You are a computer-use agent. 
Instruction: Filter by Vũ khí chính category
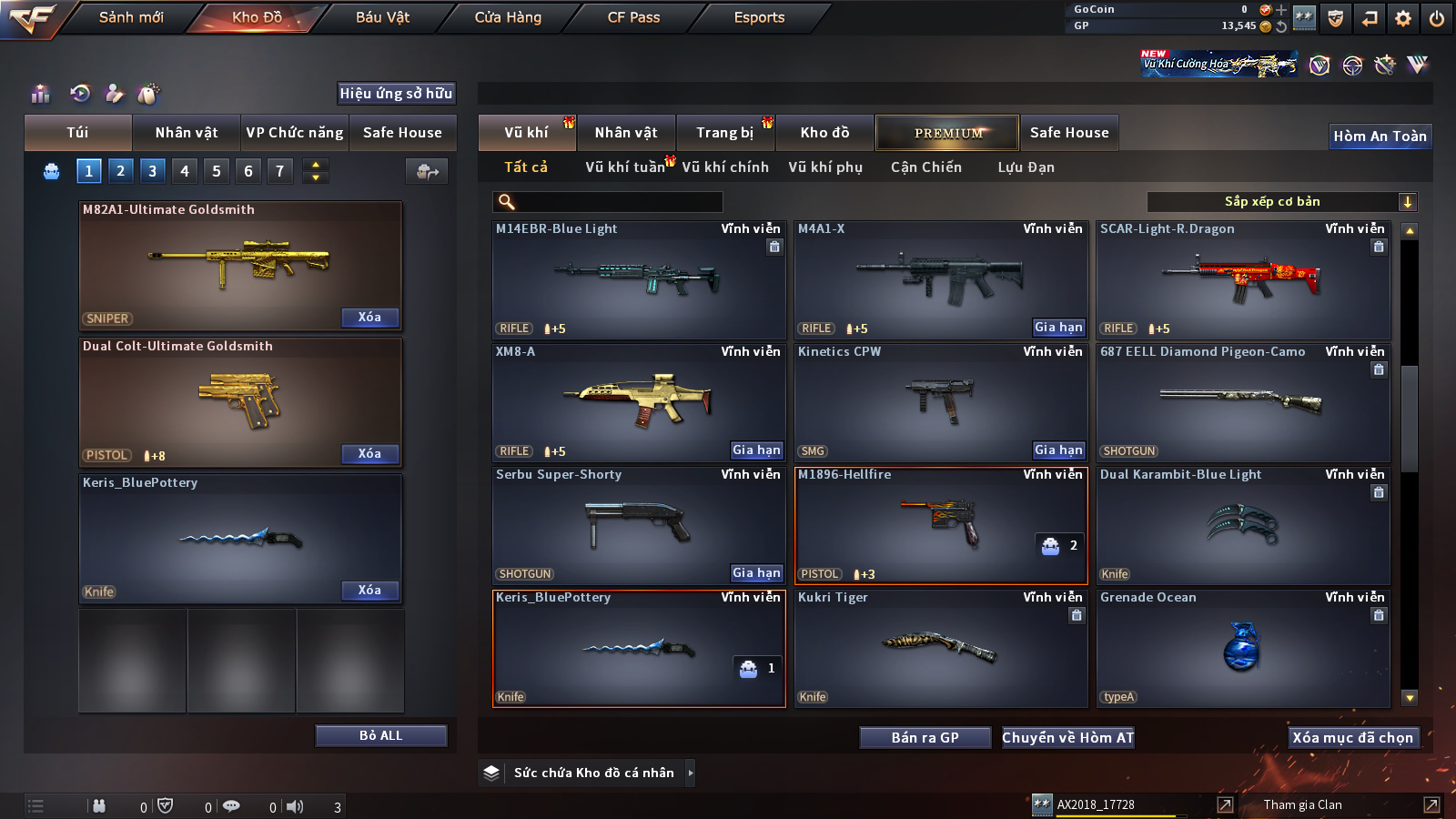[x=724, y=167]
